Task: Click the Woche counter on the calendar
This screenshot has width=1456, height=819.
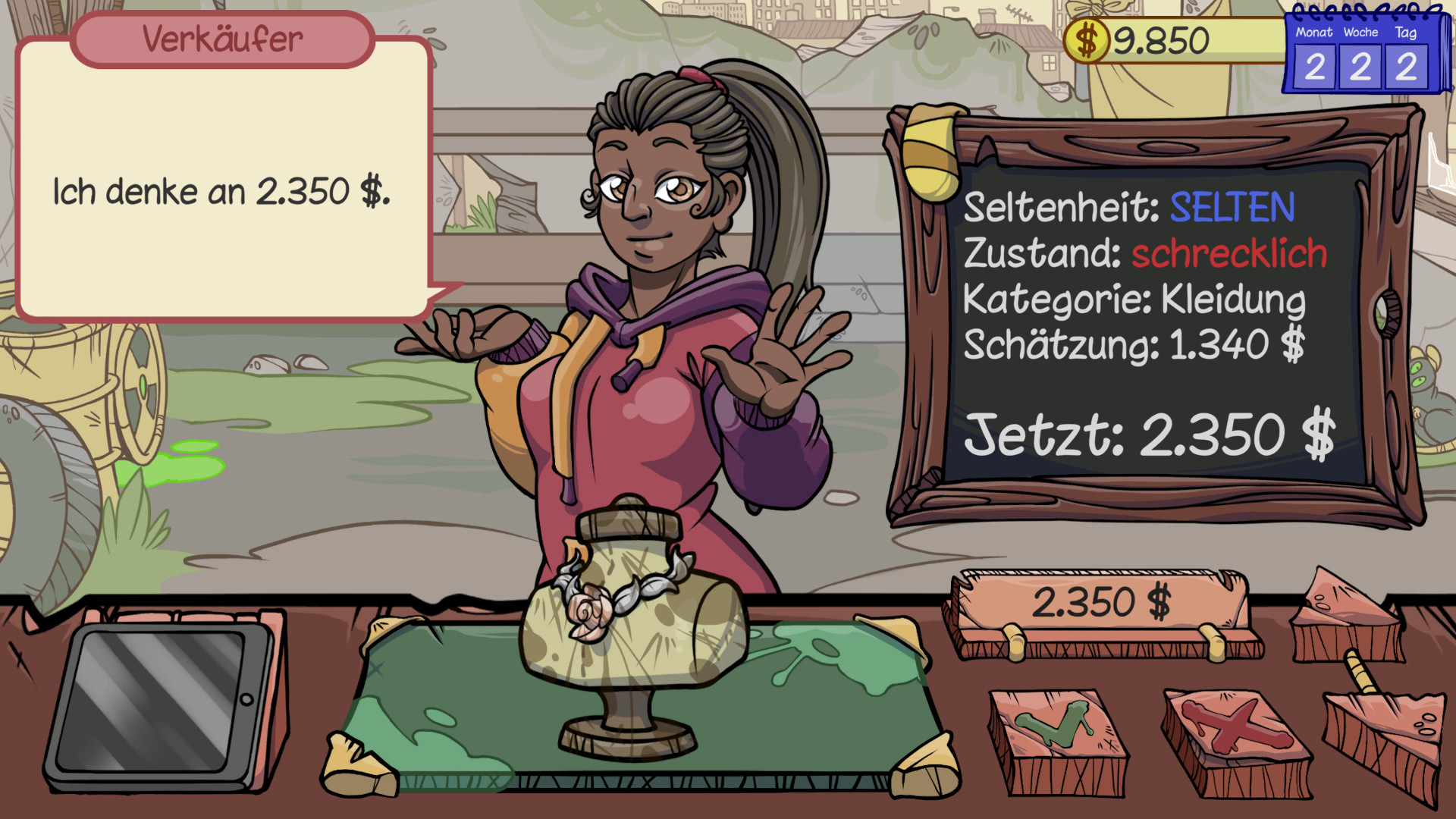Action: [x=1360, y=67]
